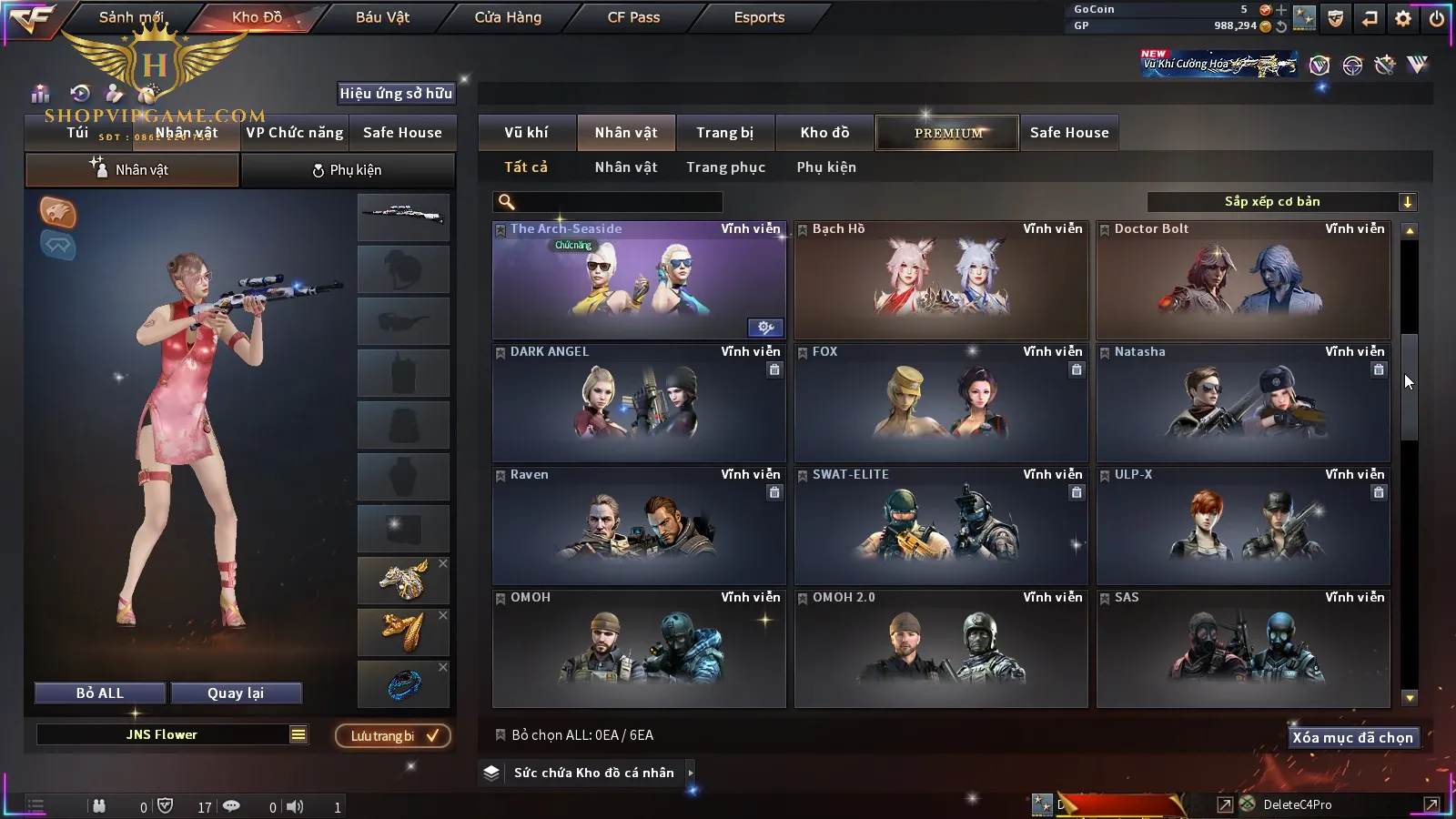Click the Quay lại button
Viewport: 1456px width, 819px height.
(x=236, y=693)
